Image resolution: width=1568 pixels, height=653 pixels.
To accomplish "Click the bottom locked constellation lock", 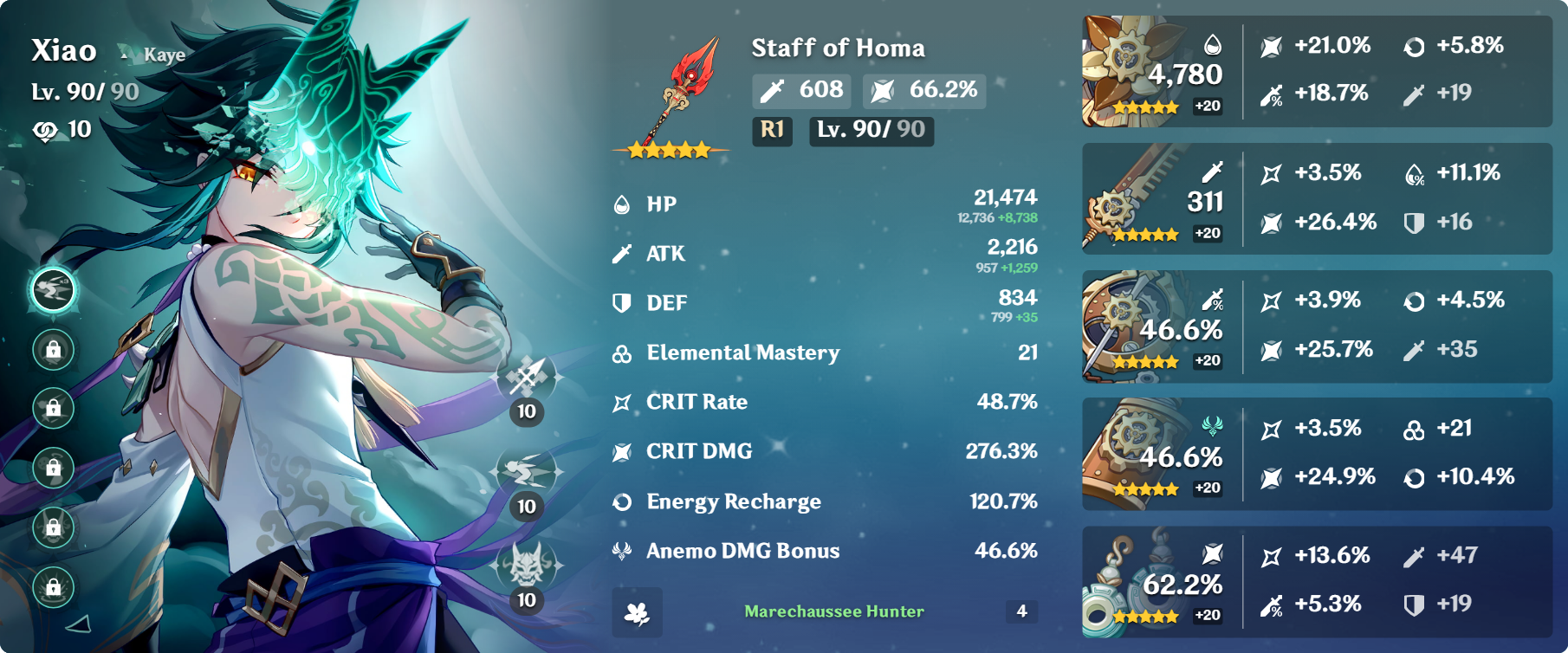I will [x=53, y=585].
